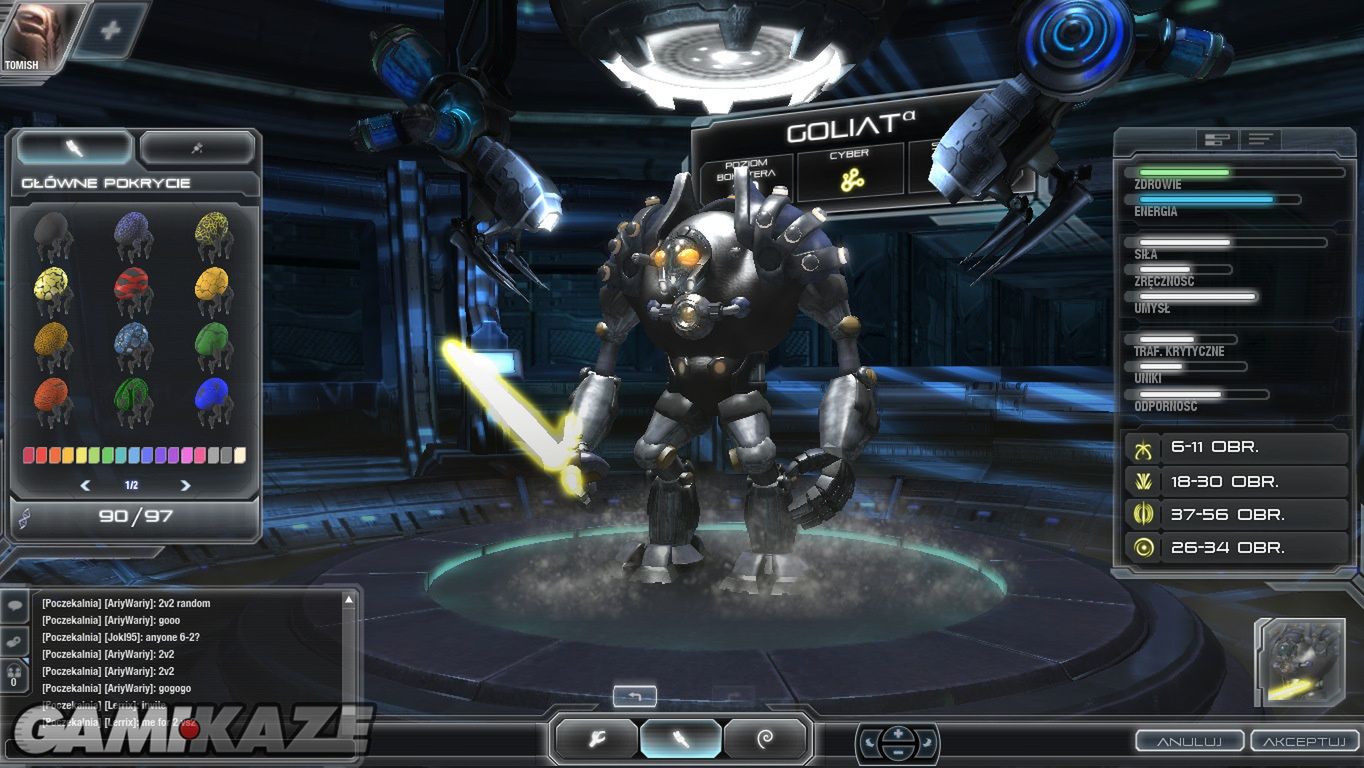Go to next page of coating patterns
This screenshot has width=1364, height=768.
pos(185,485)
